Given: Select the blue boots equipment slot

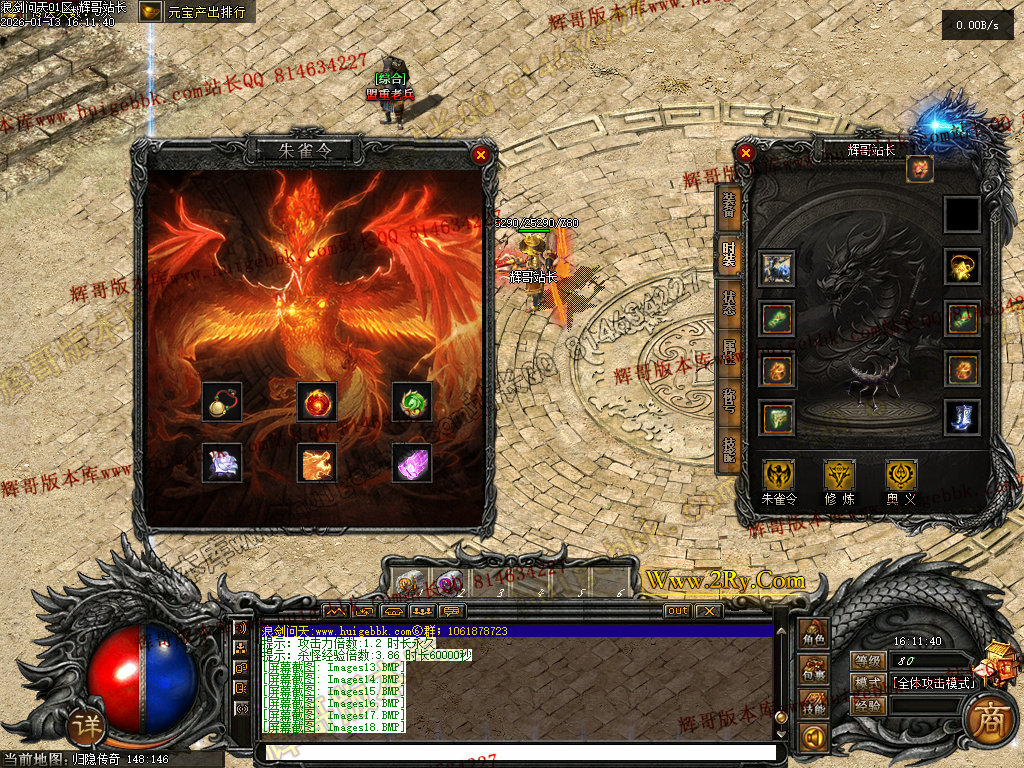Looking at the screenshot, I should (963, 417).
